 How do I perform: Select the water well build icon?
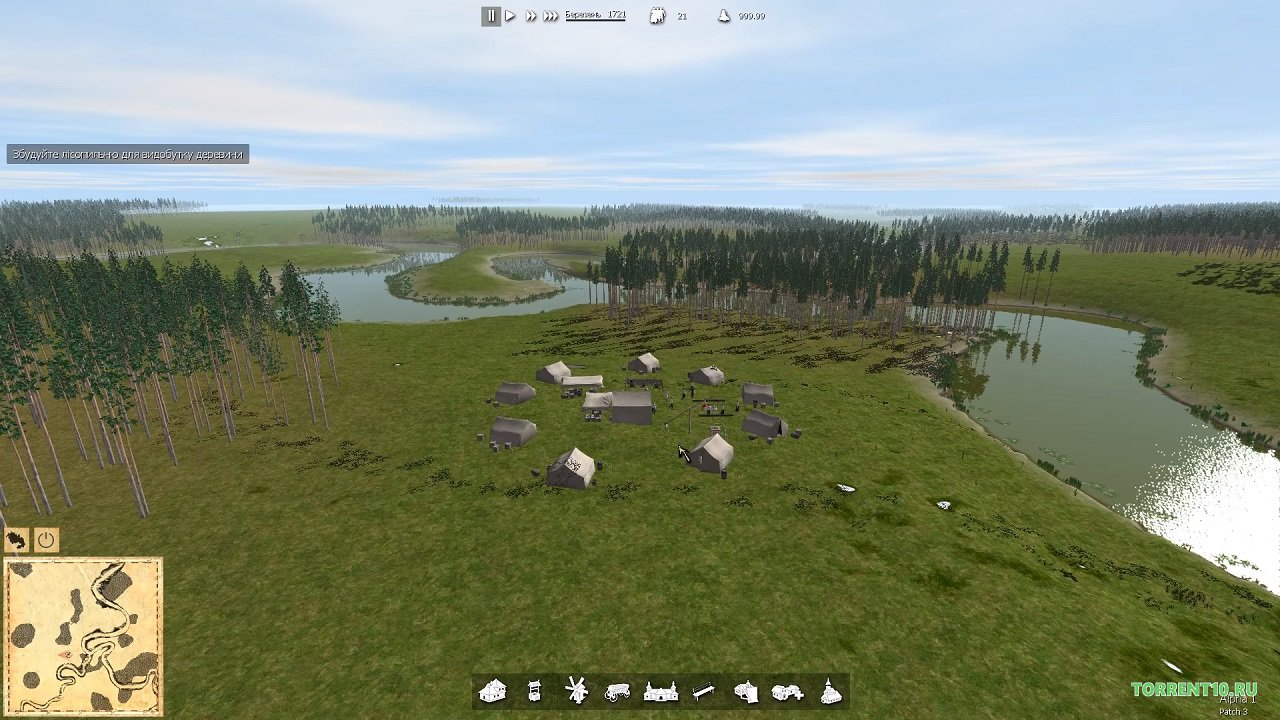coord(534,691)
